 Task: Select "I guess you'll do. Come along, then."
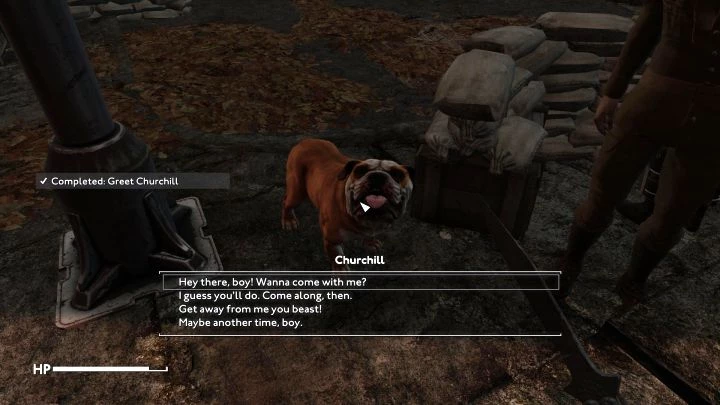(265, 296)
